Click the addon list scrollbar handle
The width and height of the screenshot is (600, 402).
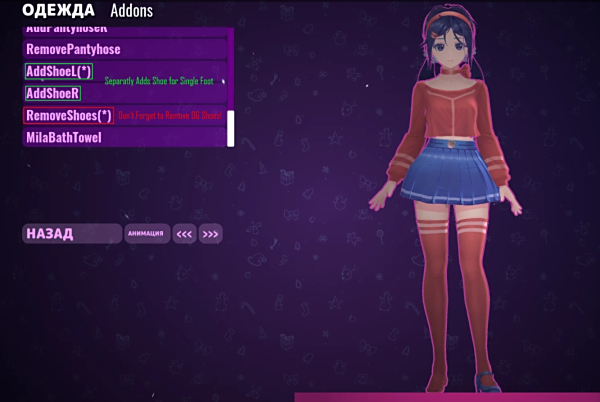tap(231, 128)
